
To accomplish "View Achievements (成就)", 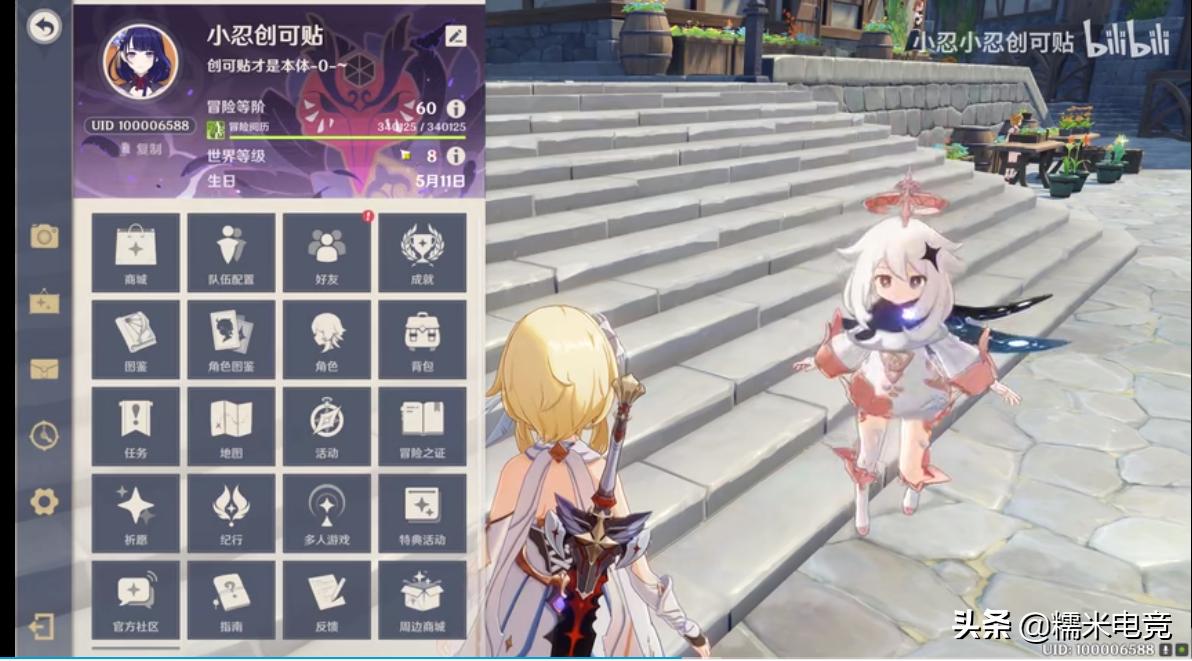I will coord(422,252).
